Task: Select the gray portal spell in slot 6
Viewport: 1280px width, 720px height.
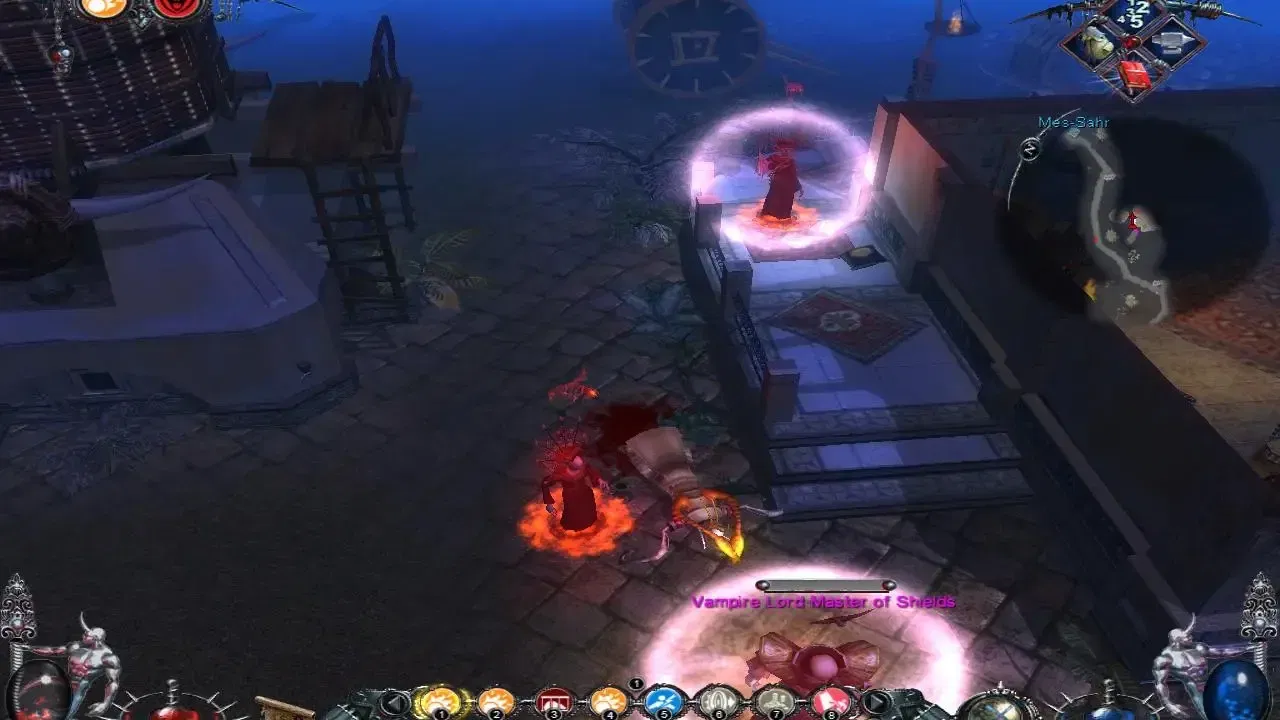Action: point(717,702)
